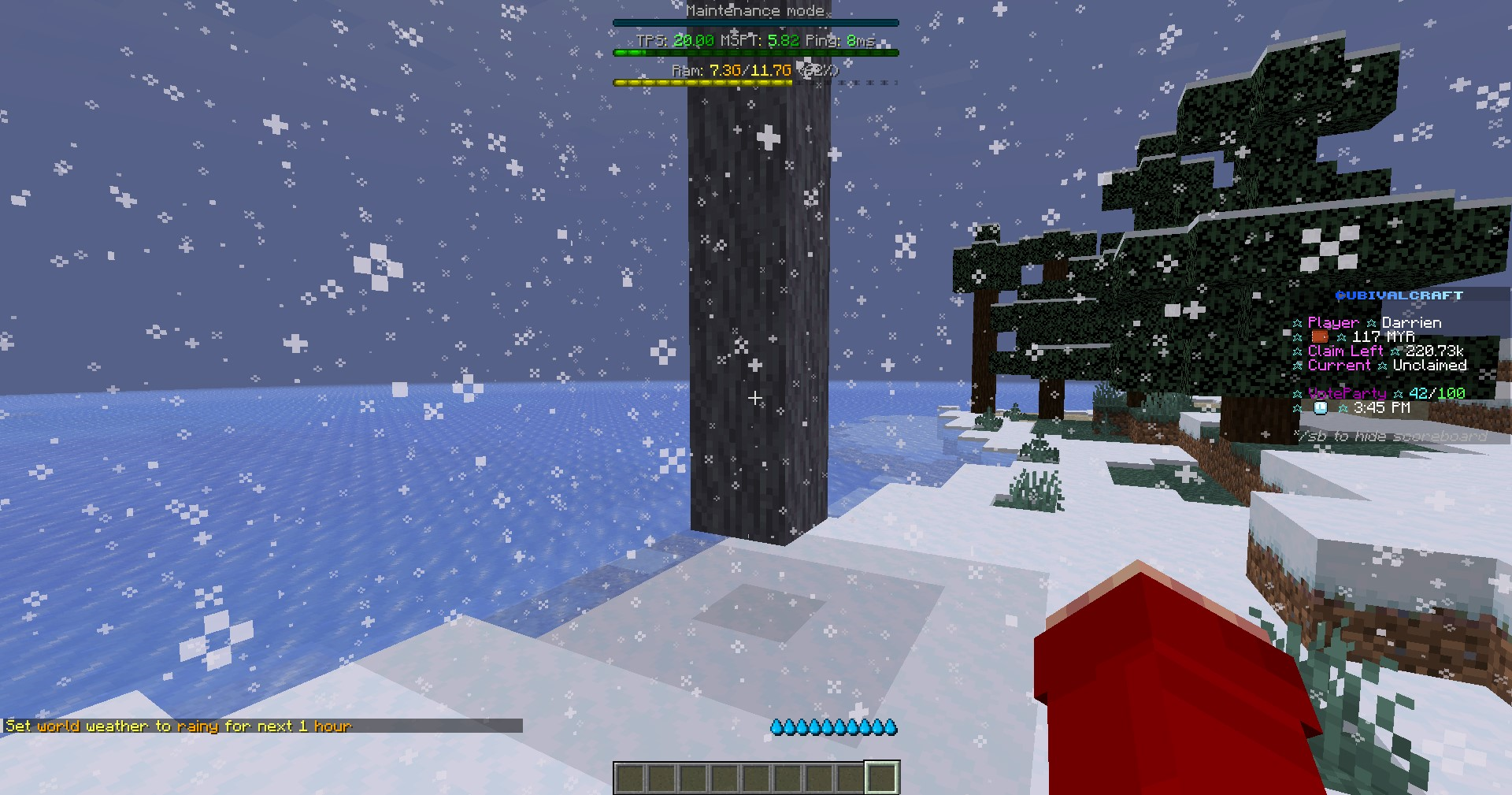Viewport: 1512px width, 795px height.
Task: Click the green TPS progress bar
Action: pos(755,53)
